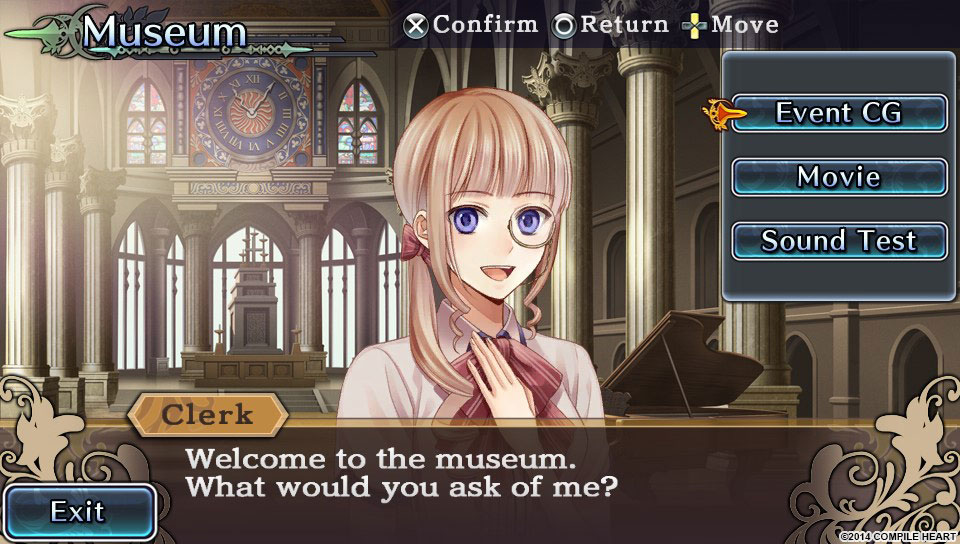Choose the Sound Test entry

[839, 241]
